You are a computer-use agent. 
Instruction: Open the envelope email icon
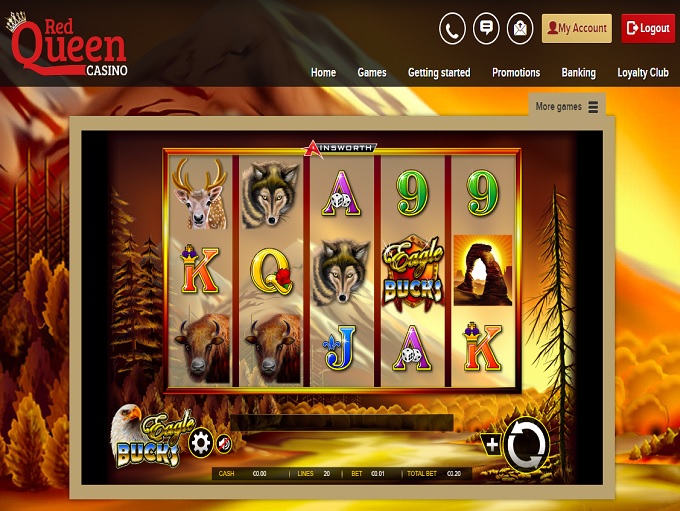(x=520, y=28)
